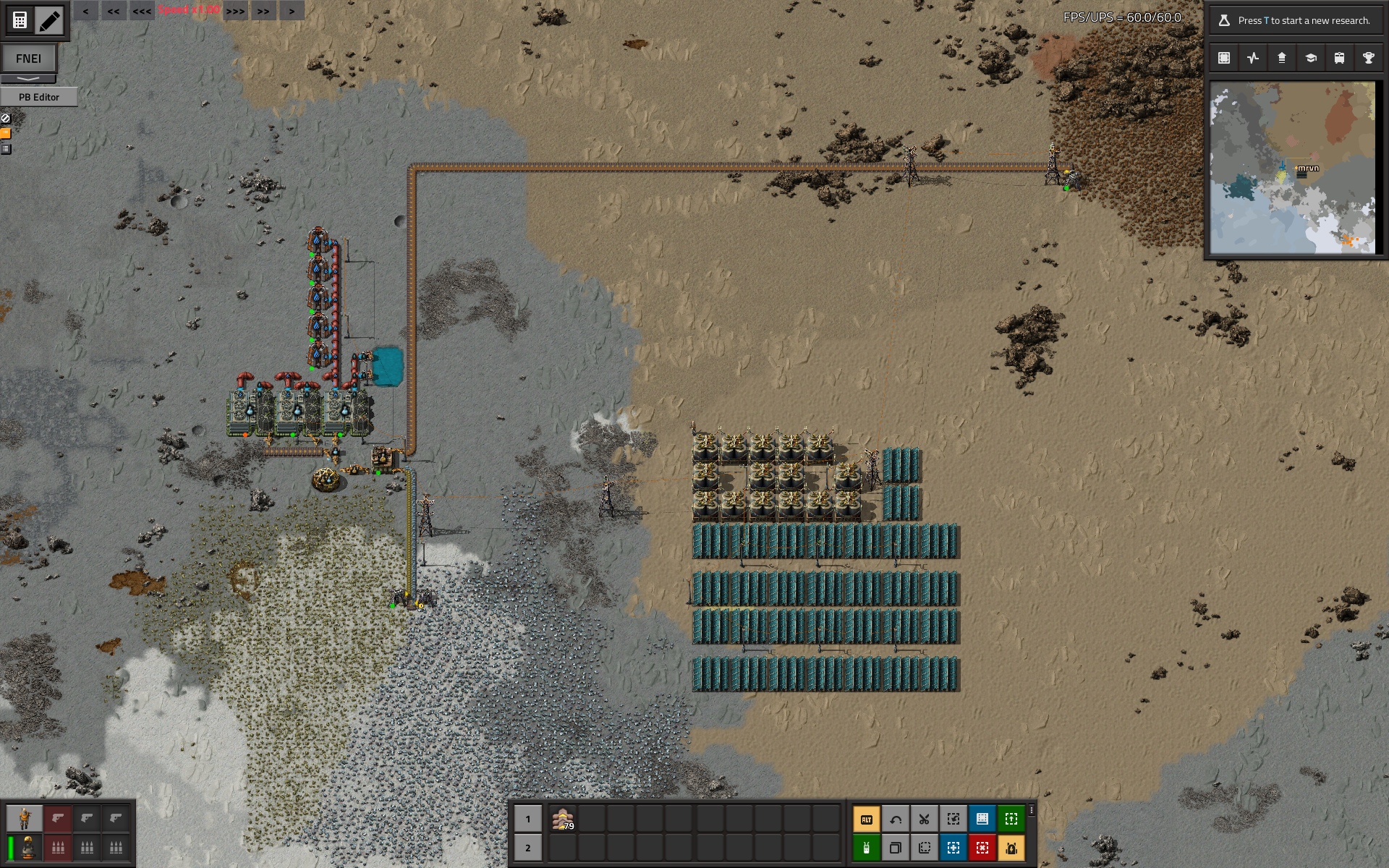Viewport: 1389px width, 868px height.
Task: Click the triple-arrow speed decrease button
Action: pos(142,11)
